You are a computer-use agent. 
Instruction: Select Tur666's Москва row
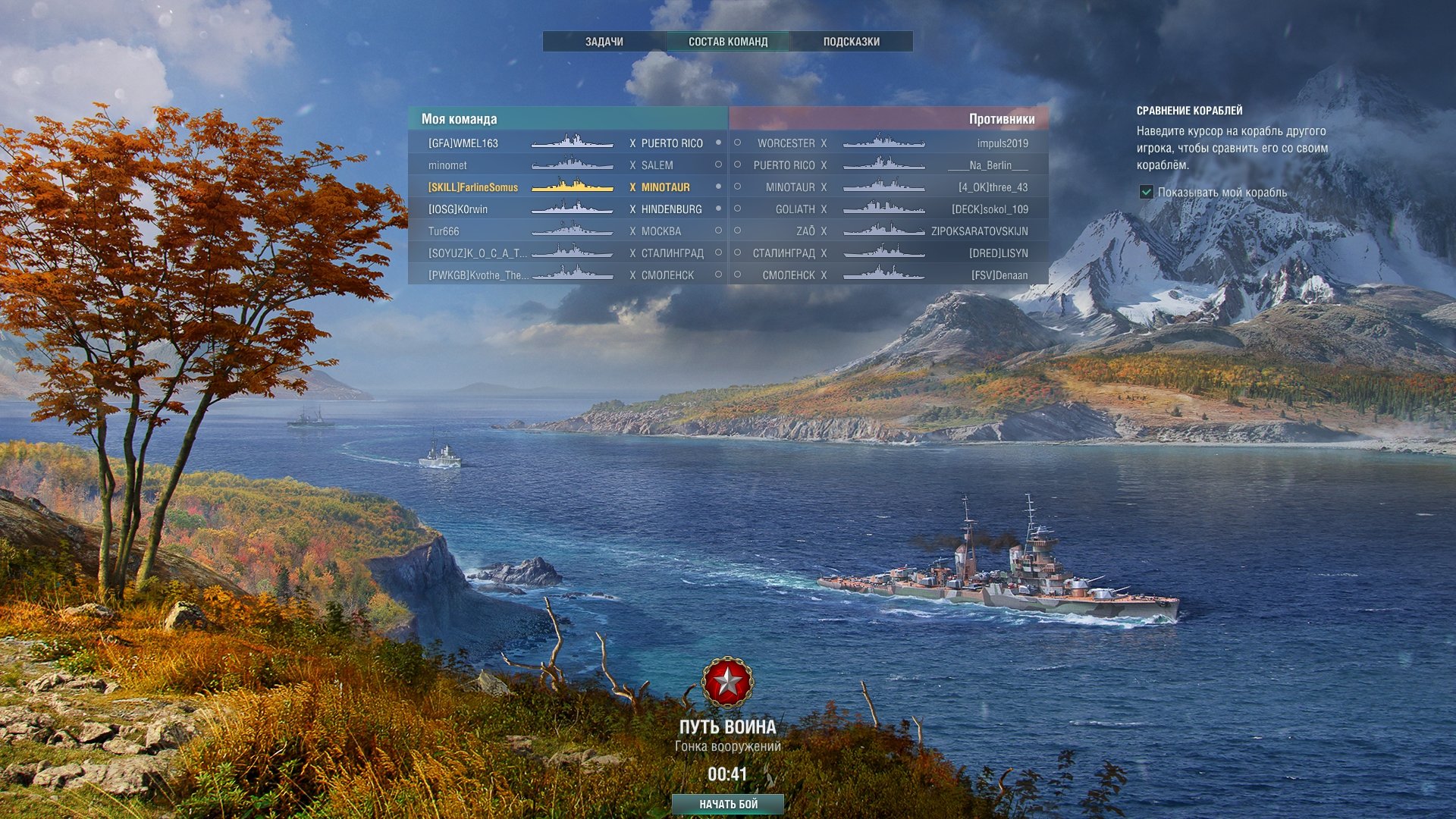click(567, 231)
